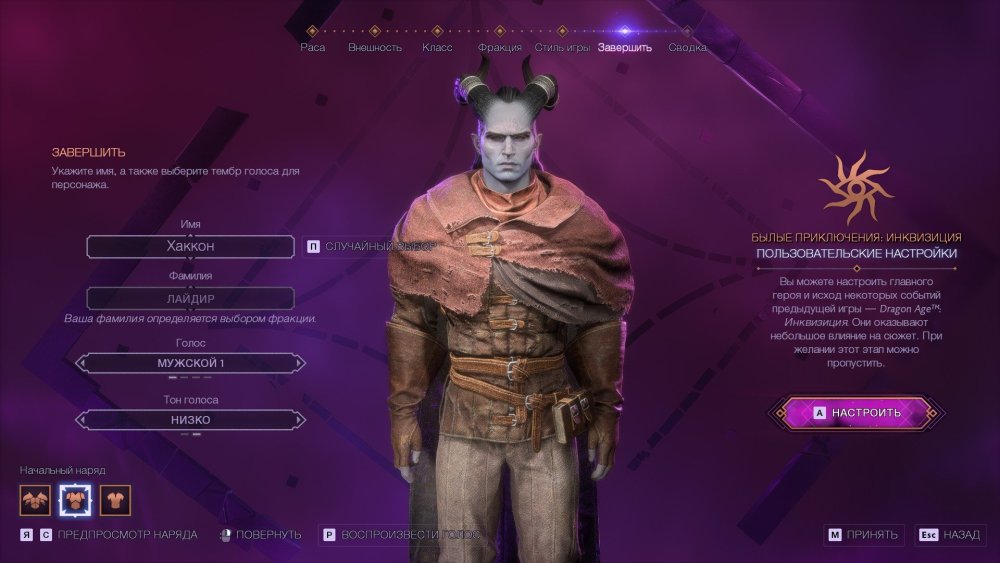
Task: Select the Фракция tab
Action: 499,47
